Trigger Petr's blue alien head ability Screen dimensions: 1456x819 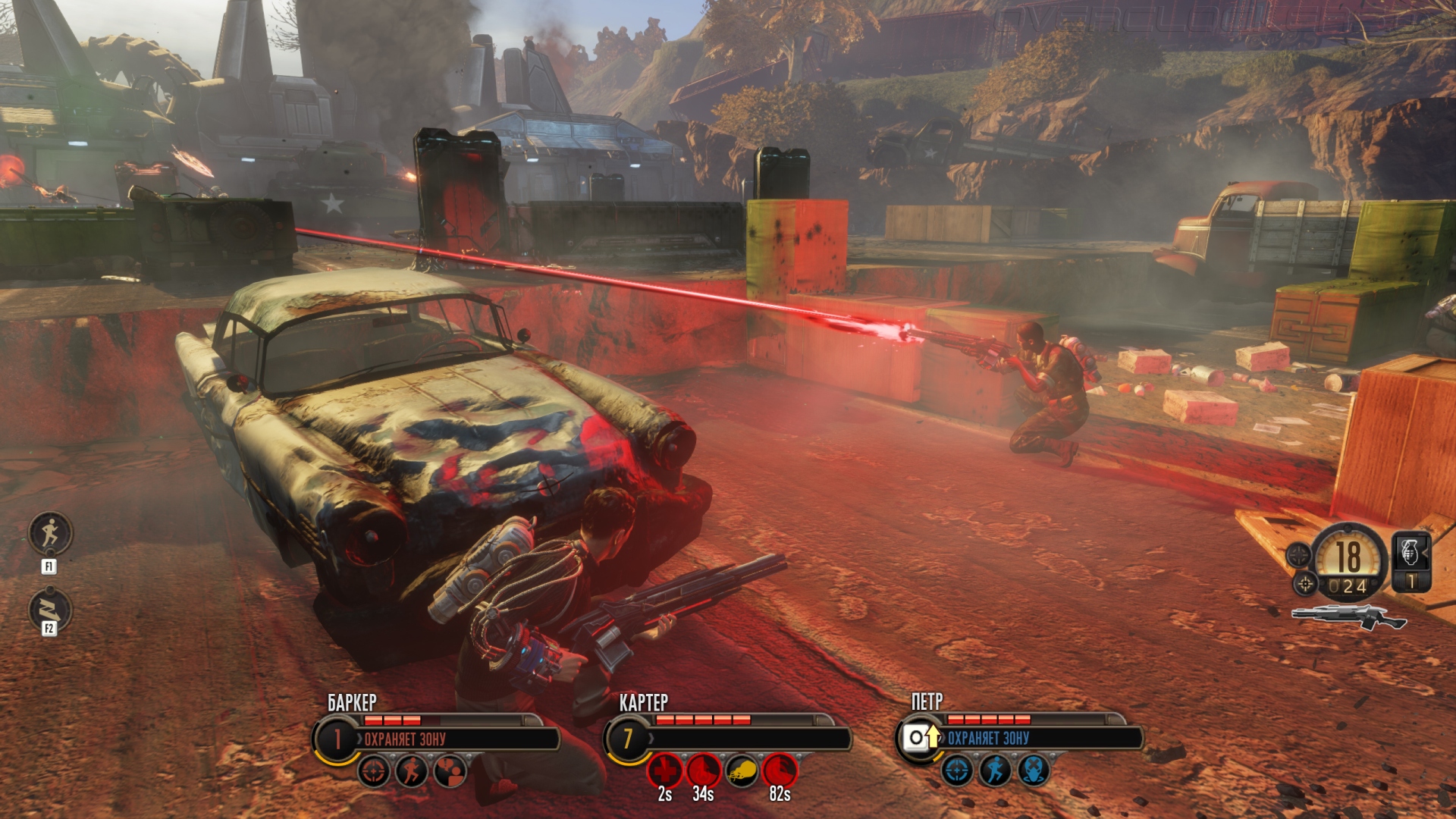coord(1034,770)
